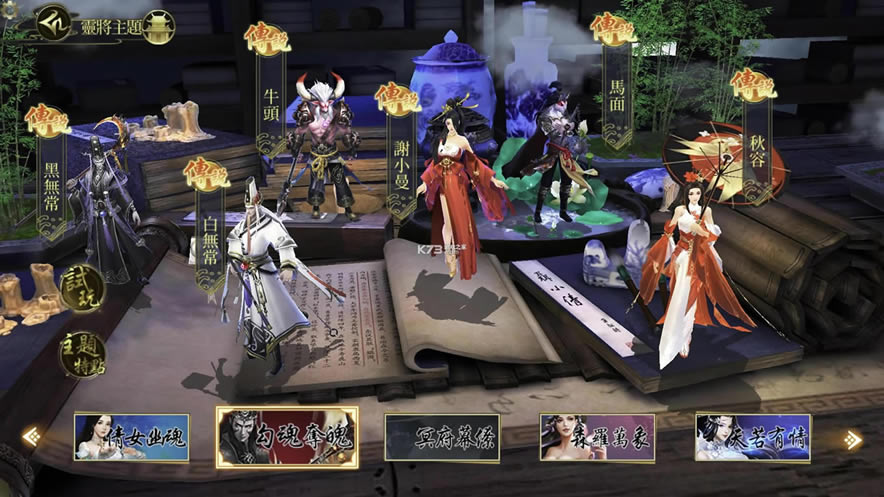Image resolution: width=884 pixels, height=497 pixels.
Task: Switch to the 冥府幕僚 theme tab
Action: point(442,437)
